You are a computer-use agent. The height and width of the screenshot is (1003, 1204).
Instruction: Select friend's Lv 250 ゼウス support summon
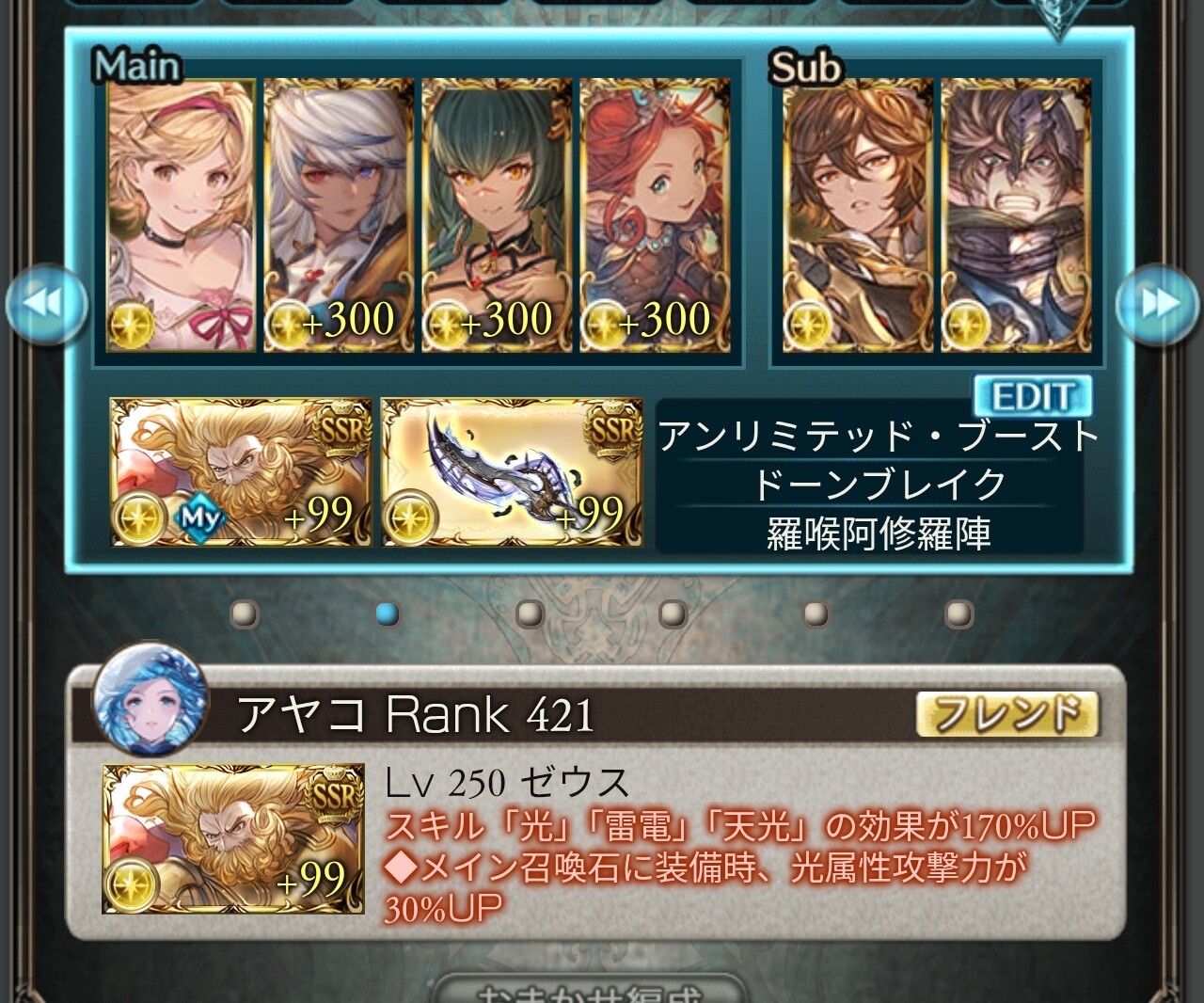point(233,838)
